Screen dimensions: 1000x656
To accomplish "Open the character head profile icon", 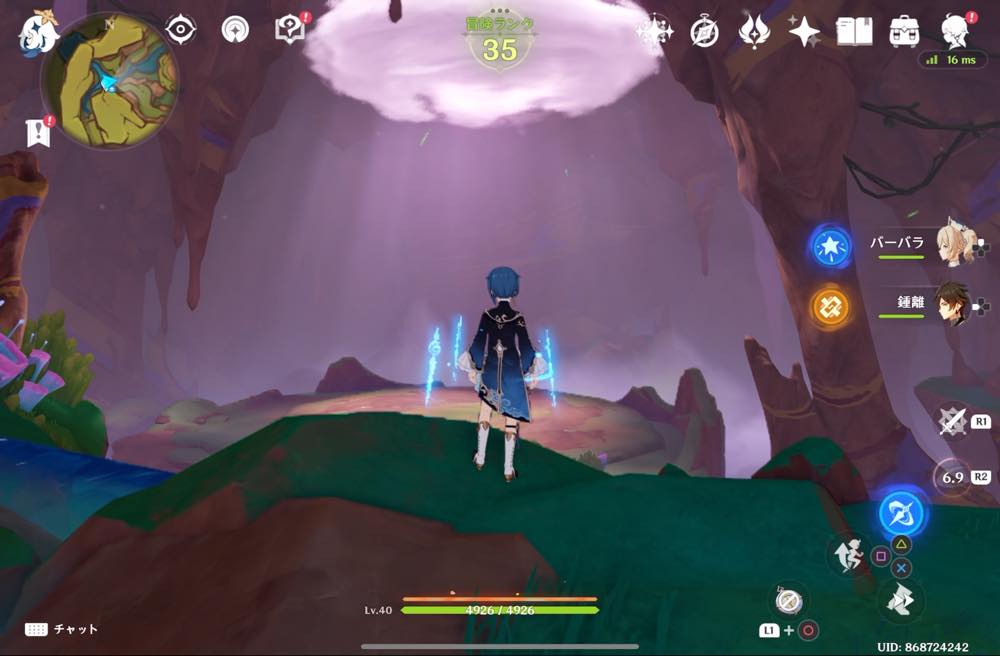I will (957, 32).
